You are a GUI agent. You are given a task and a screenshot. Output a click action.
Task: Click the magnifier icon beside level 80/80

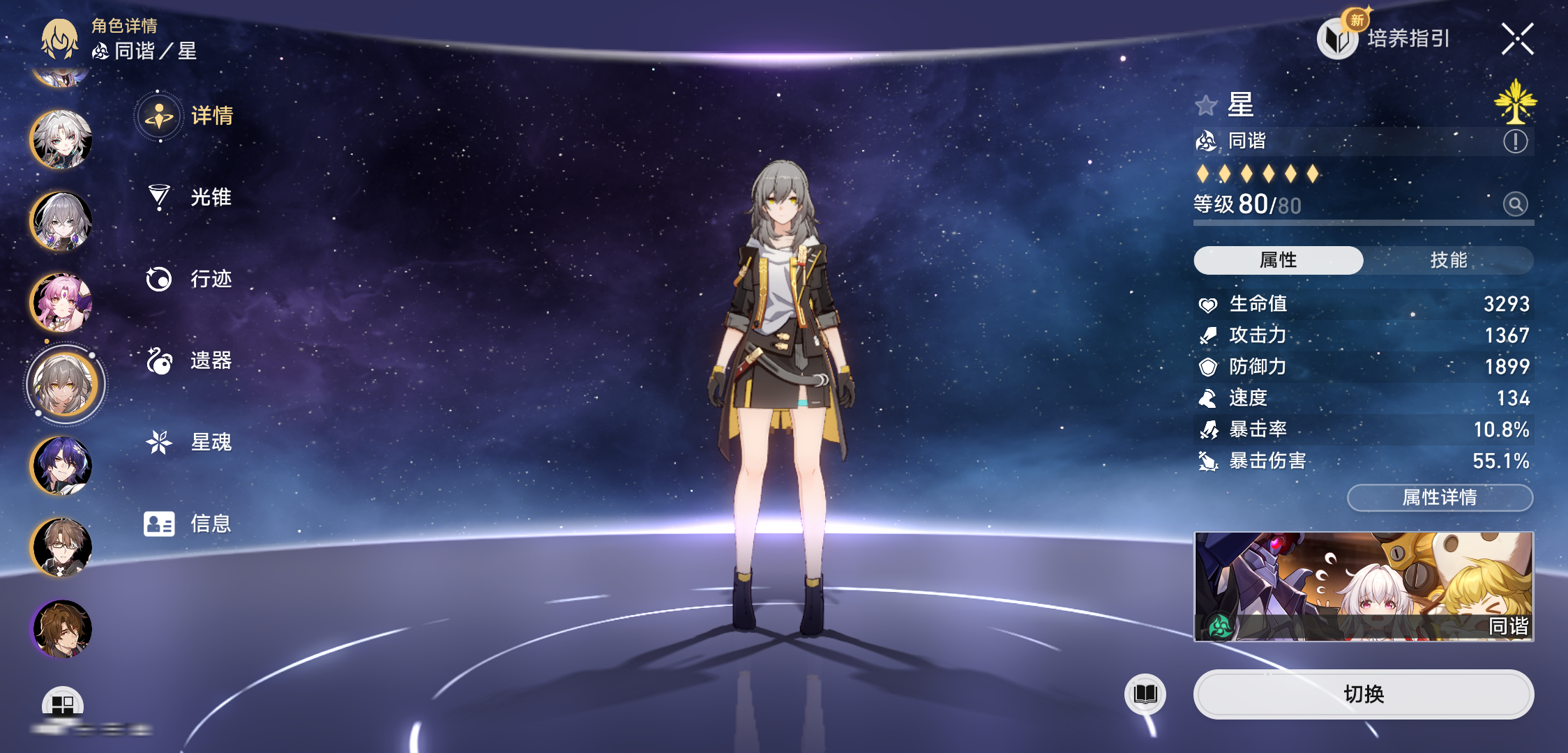1515,204
